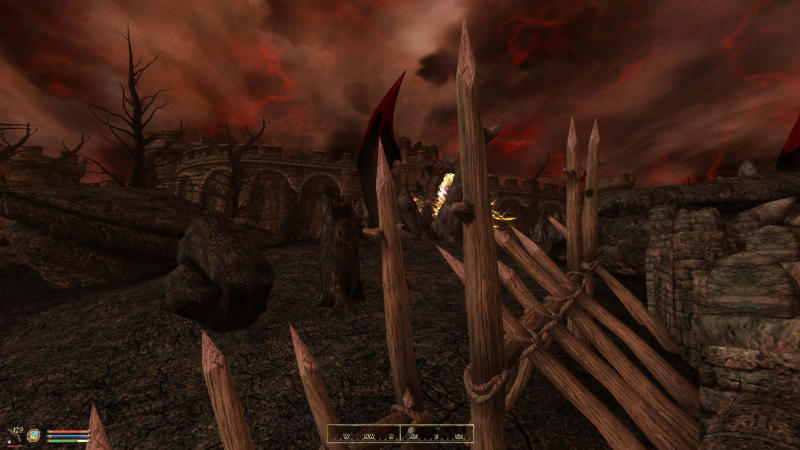The width and height of the screenshot is (800, 450).
Task: Click the compass bar
Action: [x=400, y=434]
